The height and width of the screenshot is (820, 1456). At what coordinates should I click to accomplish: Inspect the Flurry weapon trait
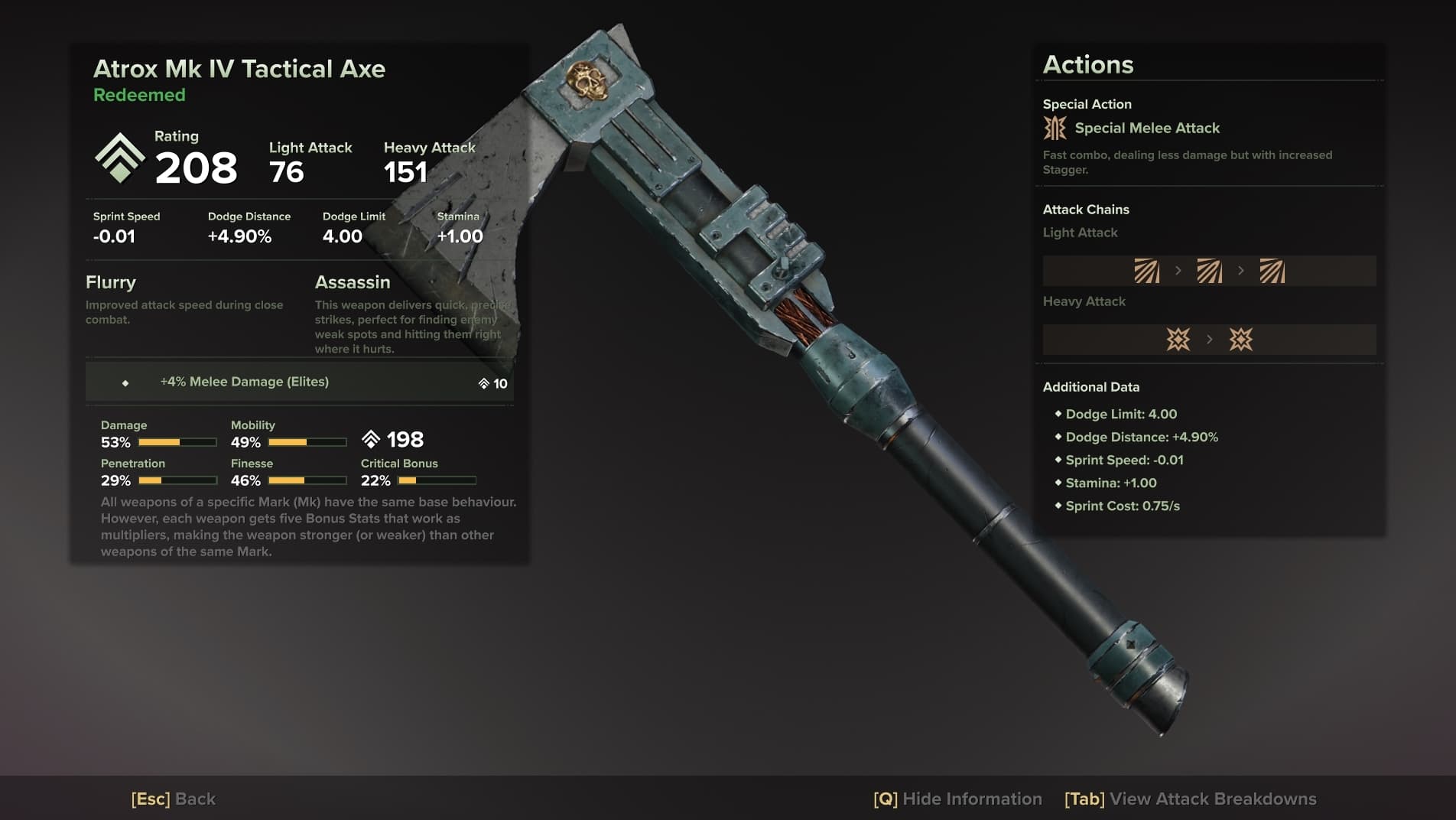[x=111, y=282]
